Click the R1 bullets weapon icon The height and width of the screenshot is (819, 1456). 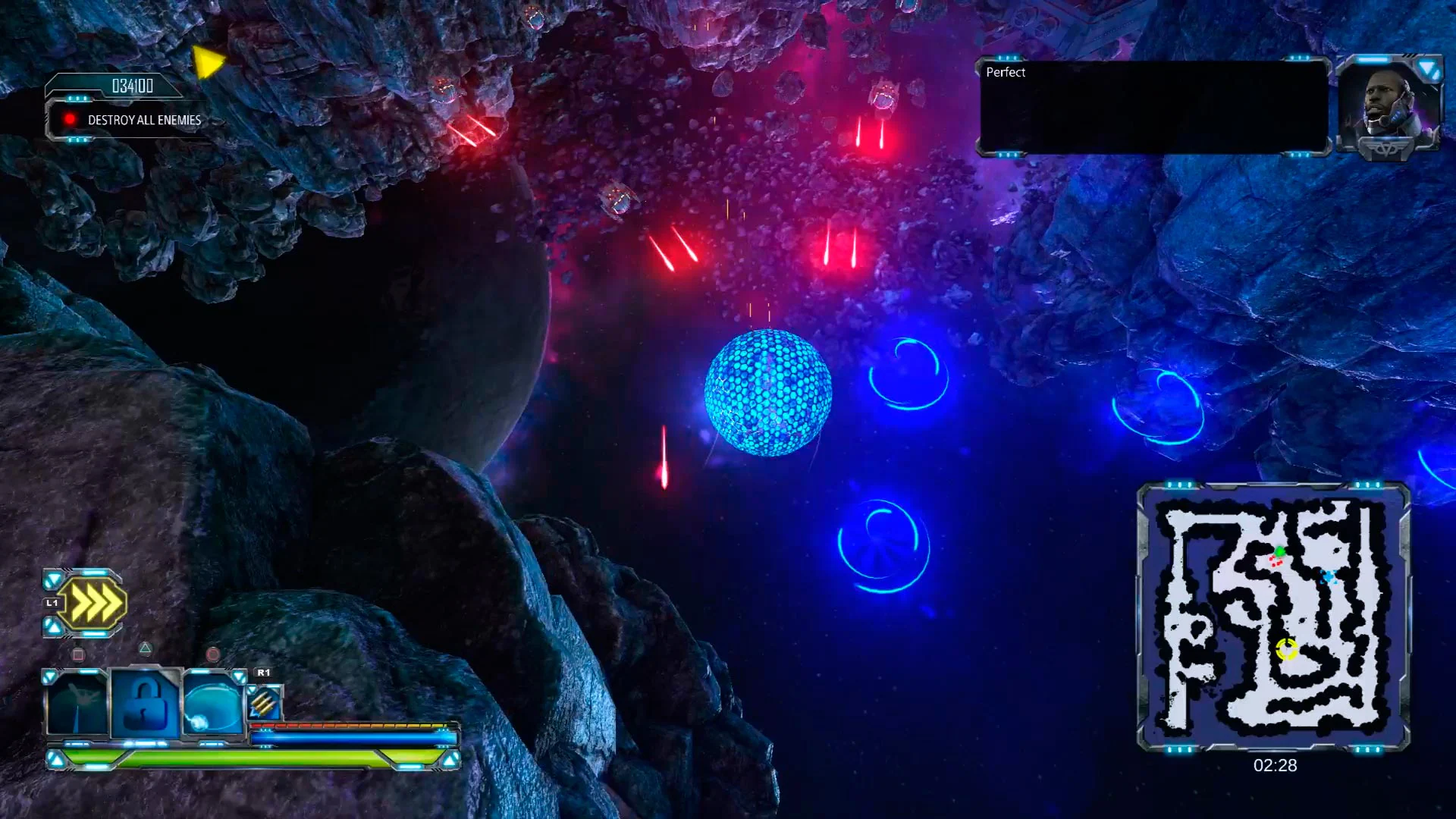point(264,703)
